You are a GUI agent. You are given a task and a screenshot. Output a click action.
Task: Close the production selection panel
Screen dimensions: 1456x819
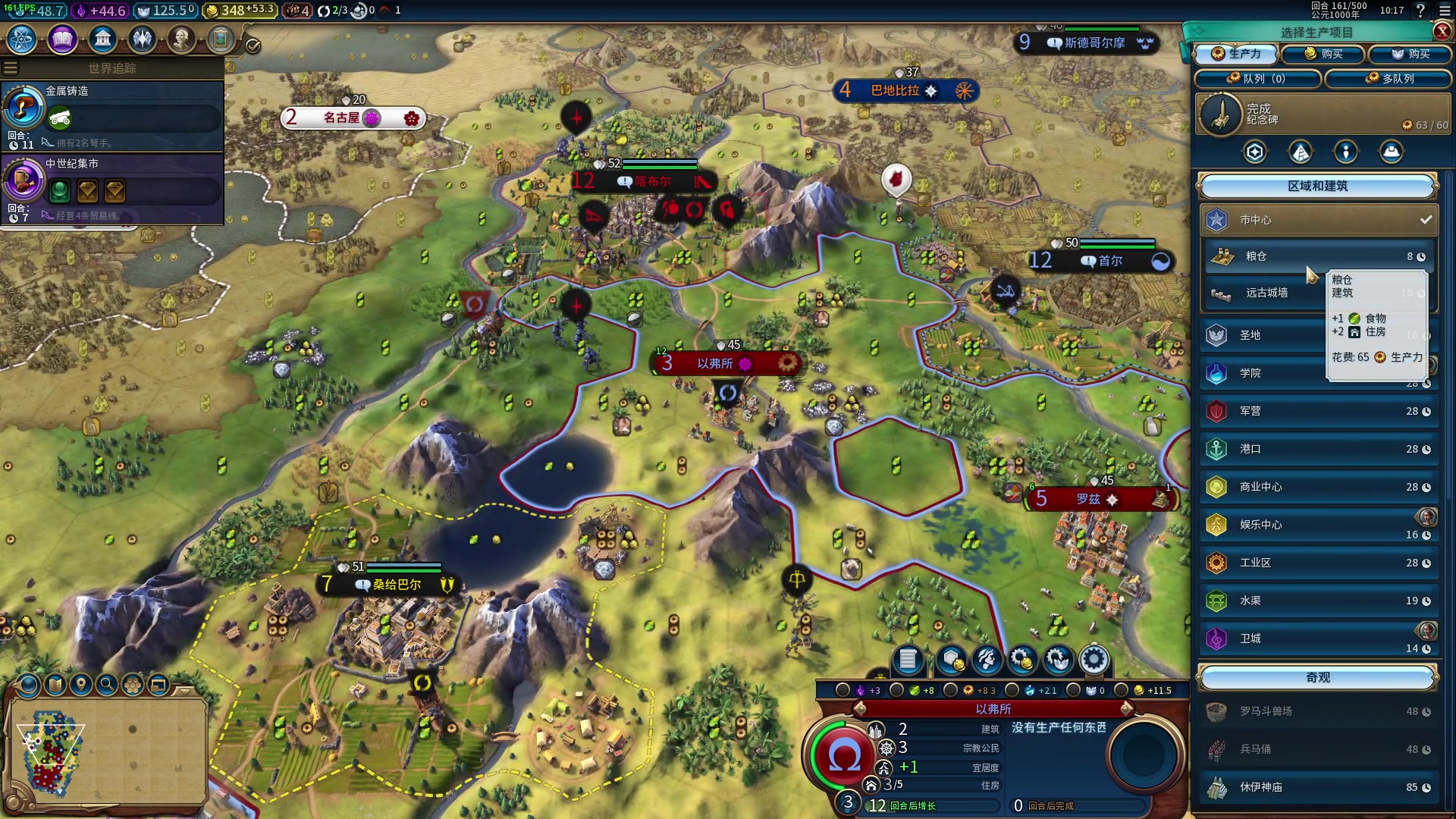pos(1442,31)
